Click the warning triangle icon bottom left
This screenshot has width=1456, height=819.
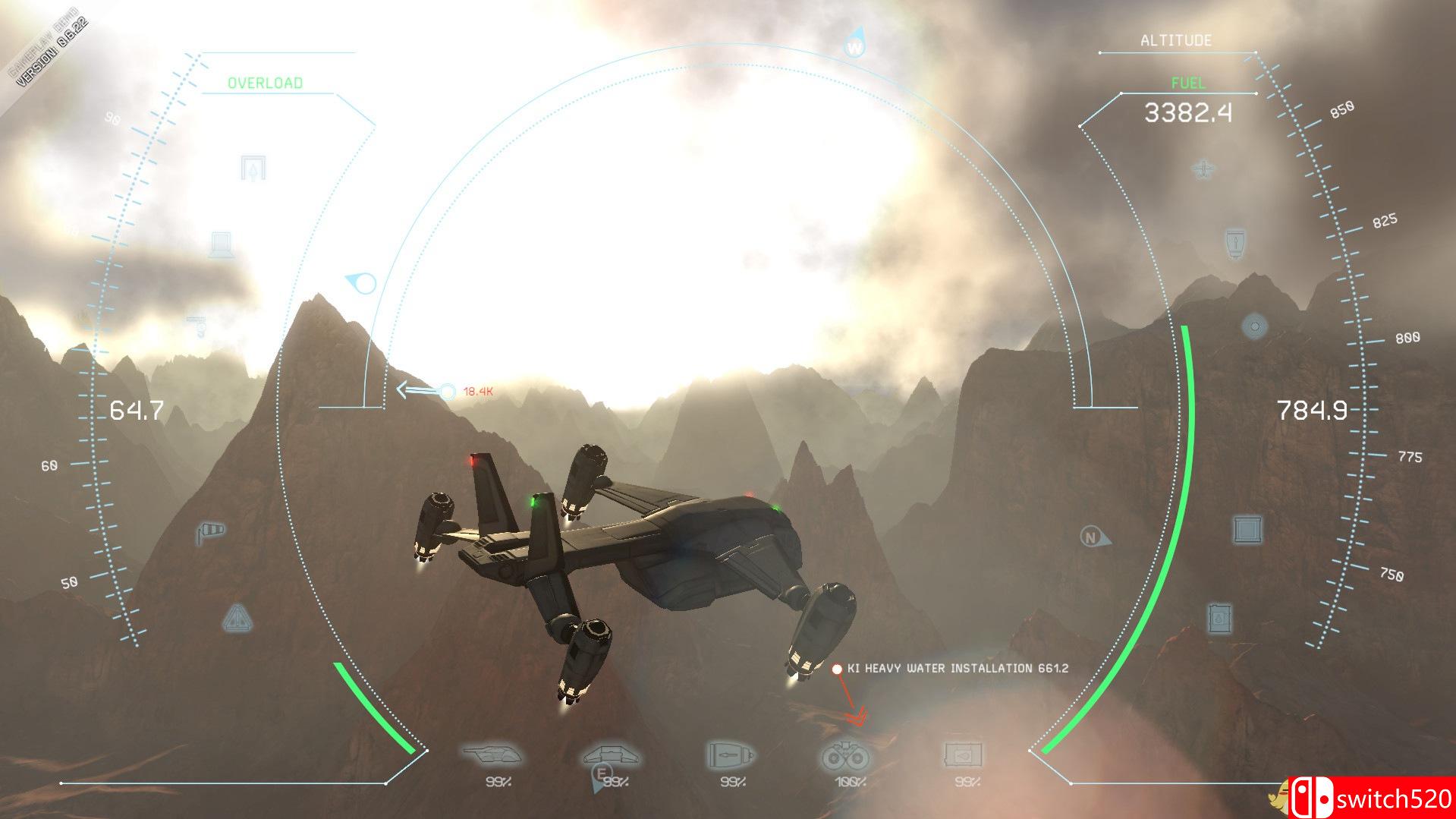[x=237, y=617]
